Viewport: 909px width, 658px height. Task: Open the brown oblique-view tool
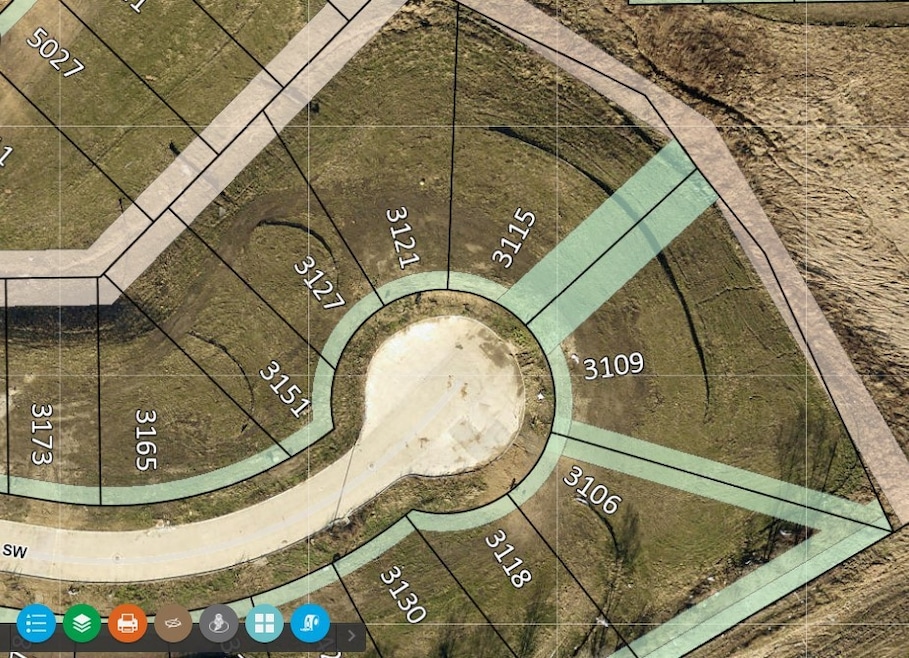173,624
